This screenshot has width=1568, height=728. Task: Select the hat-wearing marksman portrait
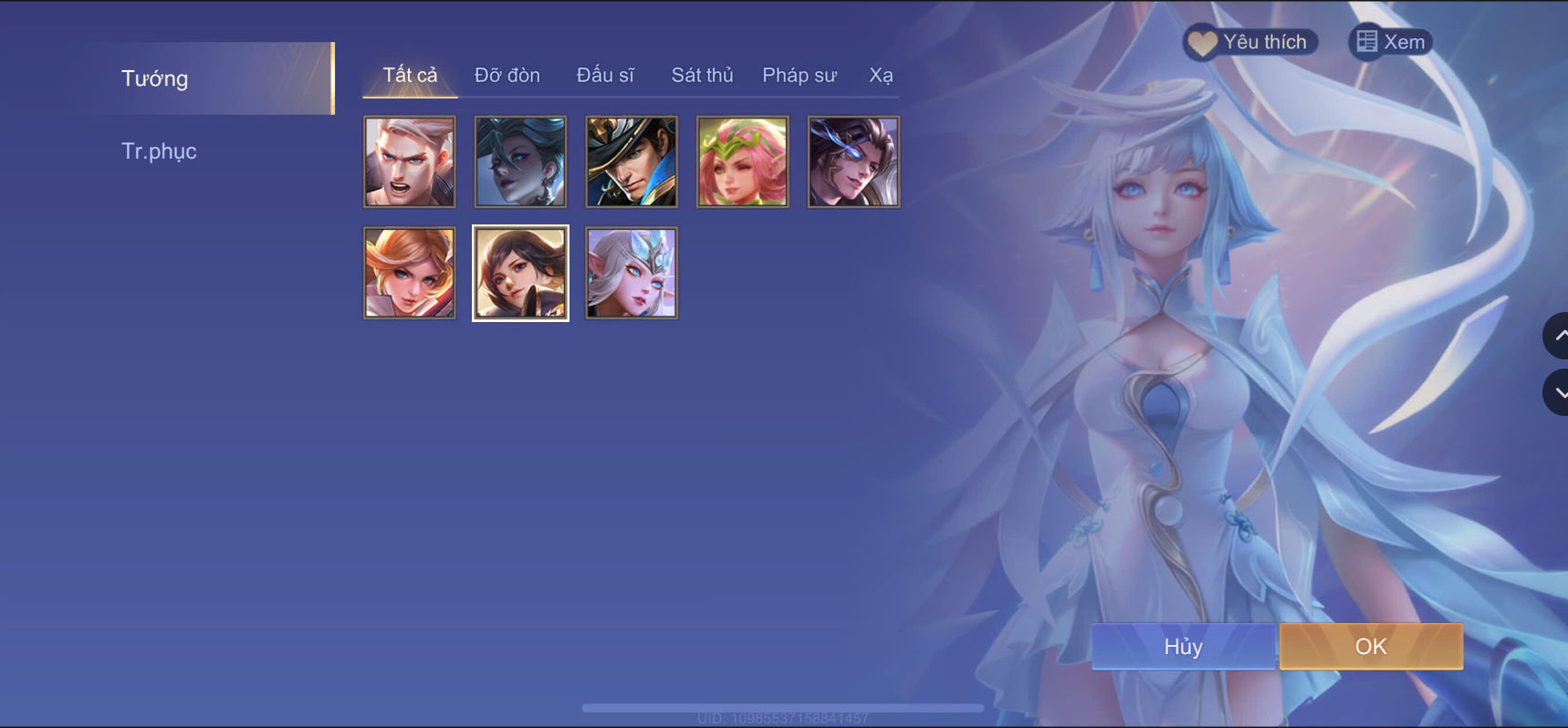click(631, 161)
